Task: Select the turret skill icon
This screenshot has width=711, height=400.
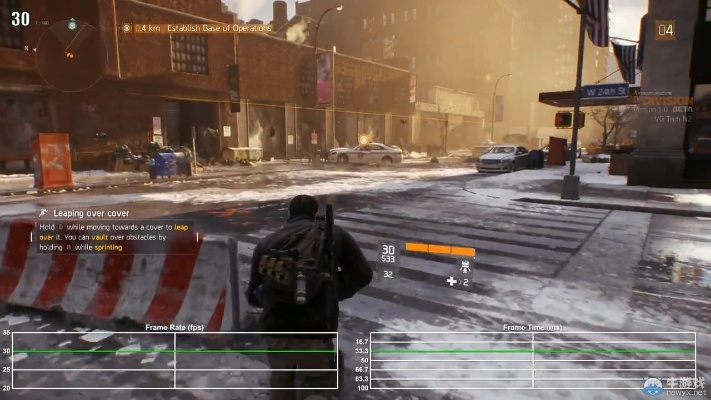Action: click(x=464, y=267)
